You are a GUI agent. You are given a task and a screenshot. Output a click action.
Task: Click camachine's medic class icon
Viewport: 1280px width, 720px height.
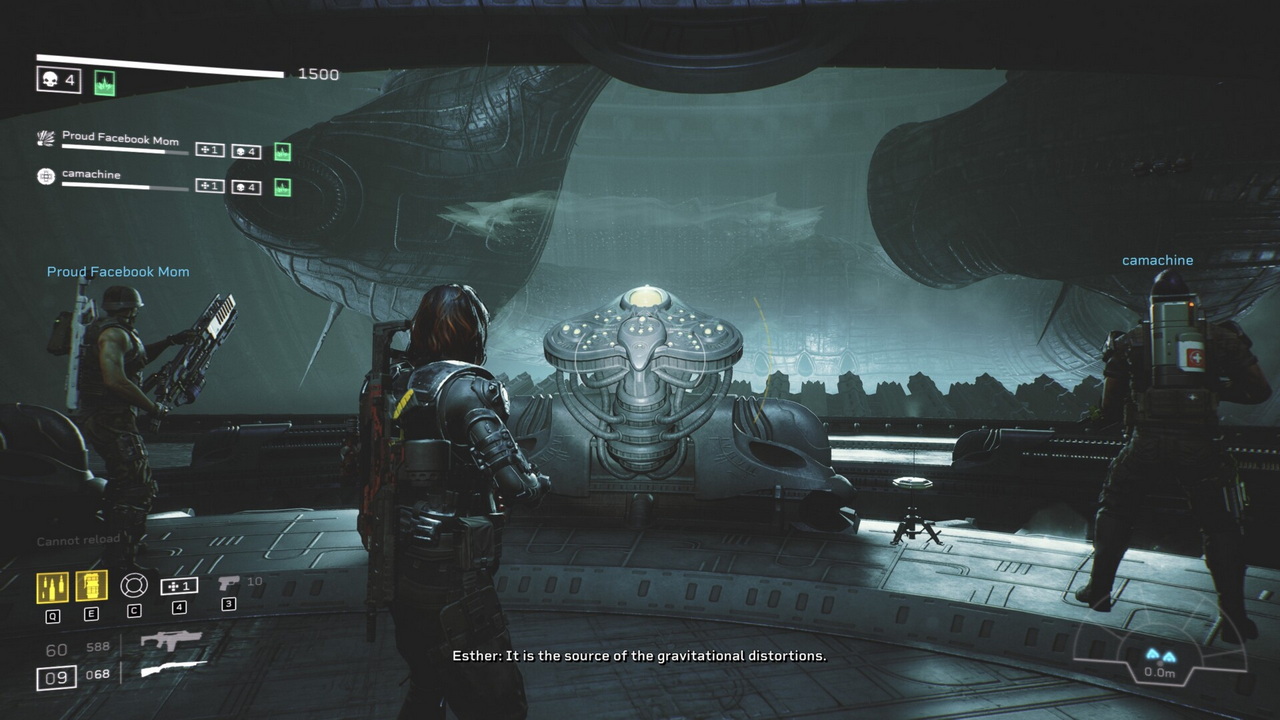(x=46, y=176)
